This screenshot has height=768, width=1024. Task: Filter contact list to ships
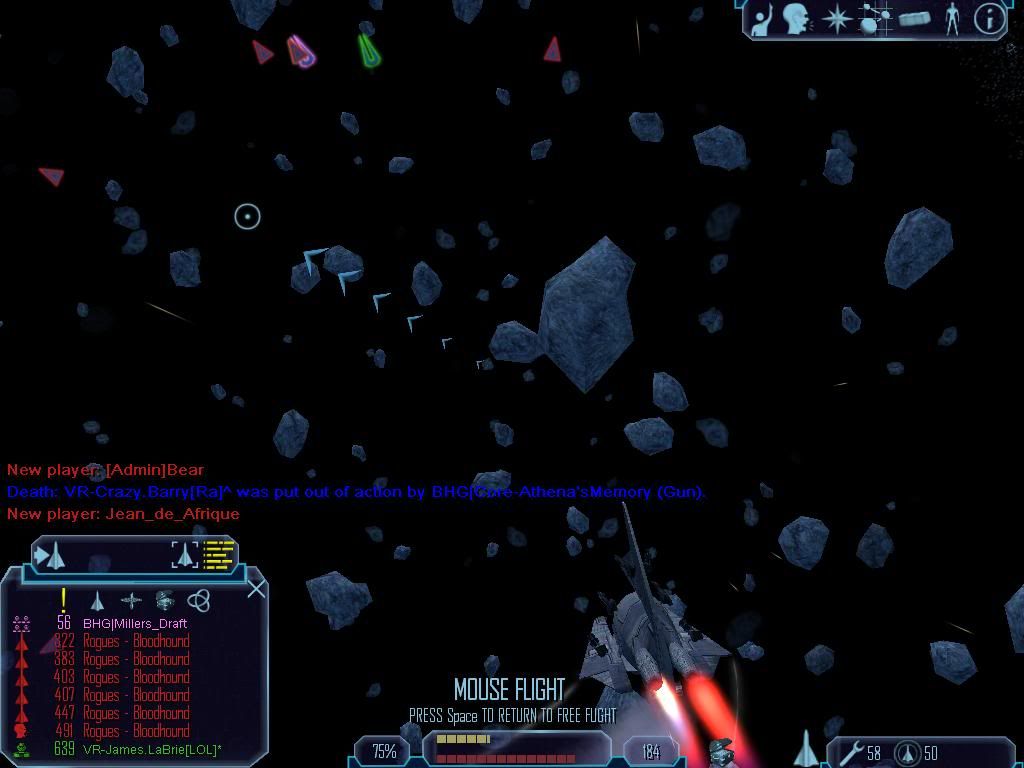(97, 600)
